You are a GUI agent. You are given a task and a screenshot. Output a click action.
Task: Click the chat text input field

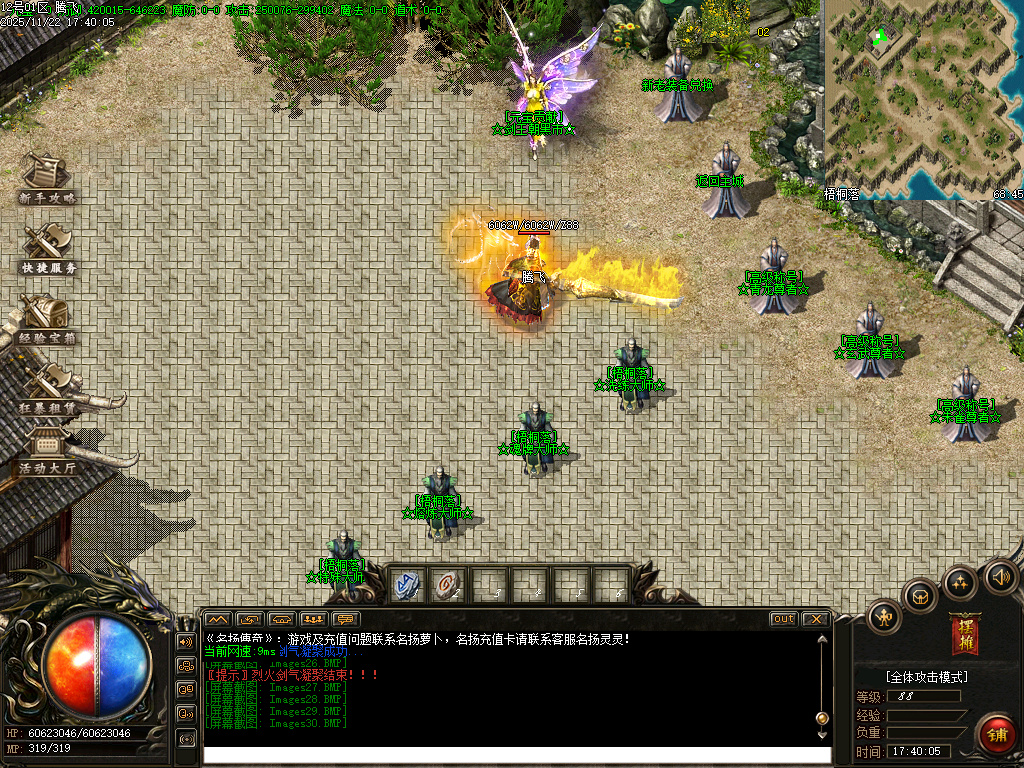pyautogui.click(x=517, y=756)
